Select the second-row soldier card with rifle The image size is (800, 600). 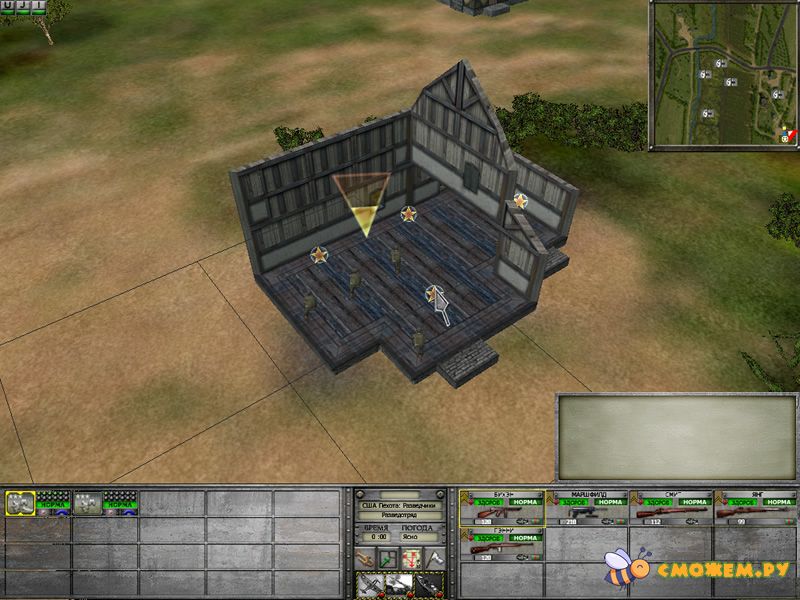(502, 544)
